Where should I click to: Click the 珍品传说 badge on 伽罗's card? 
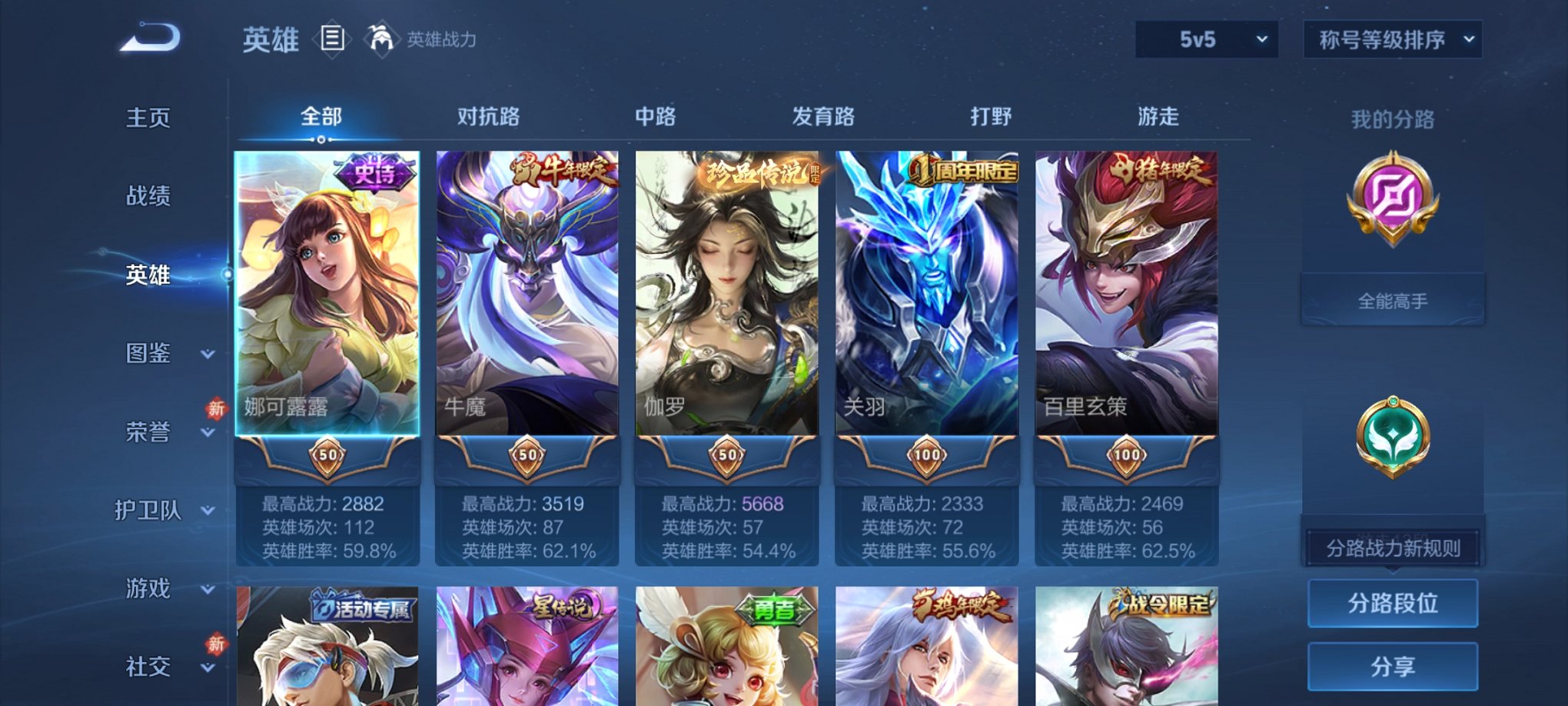[x=757, y=172]
